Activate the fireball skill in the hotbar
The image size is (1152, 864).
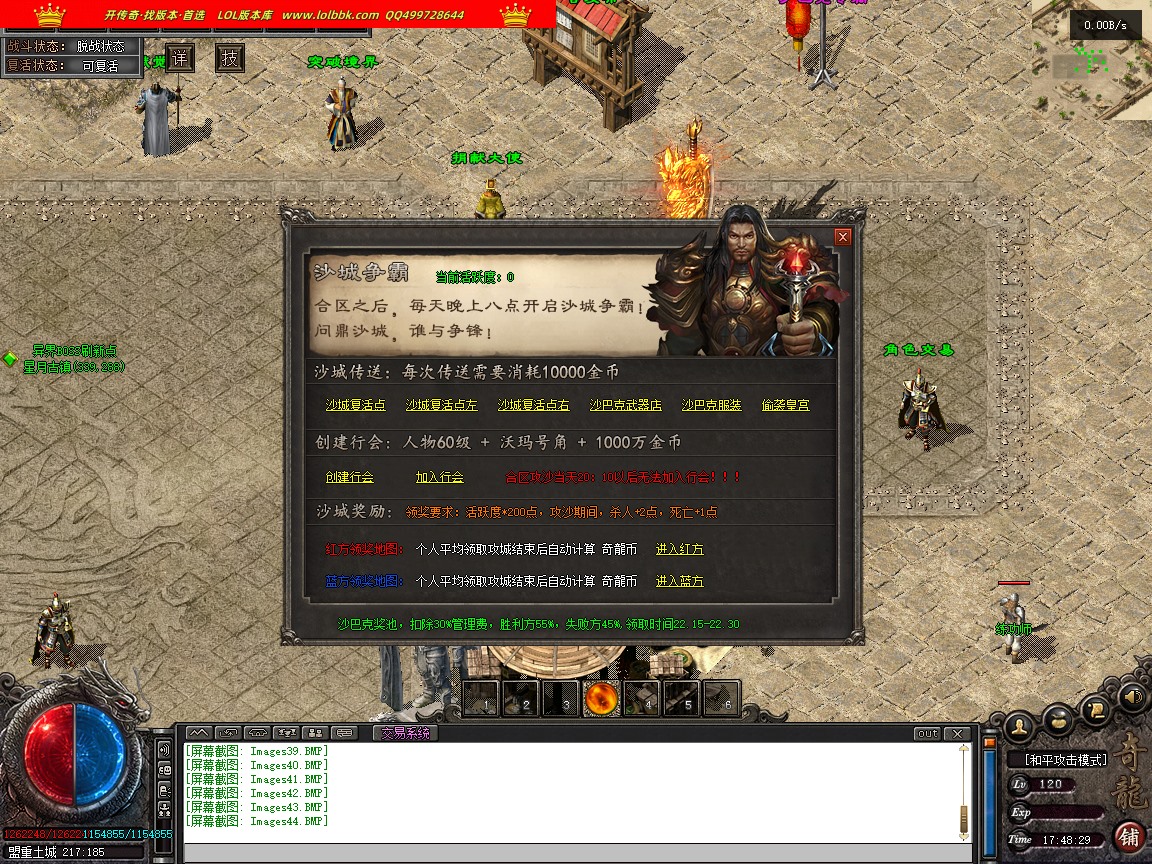point(601,699)
